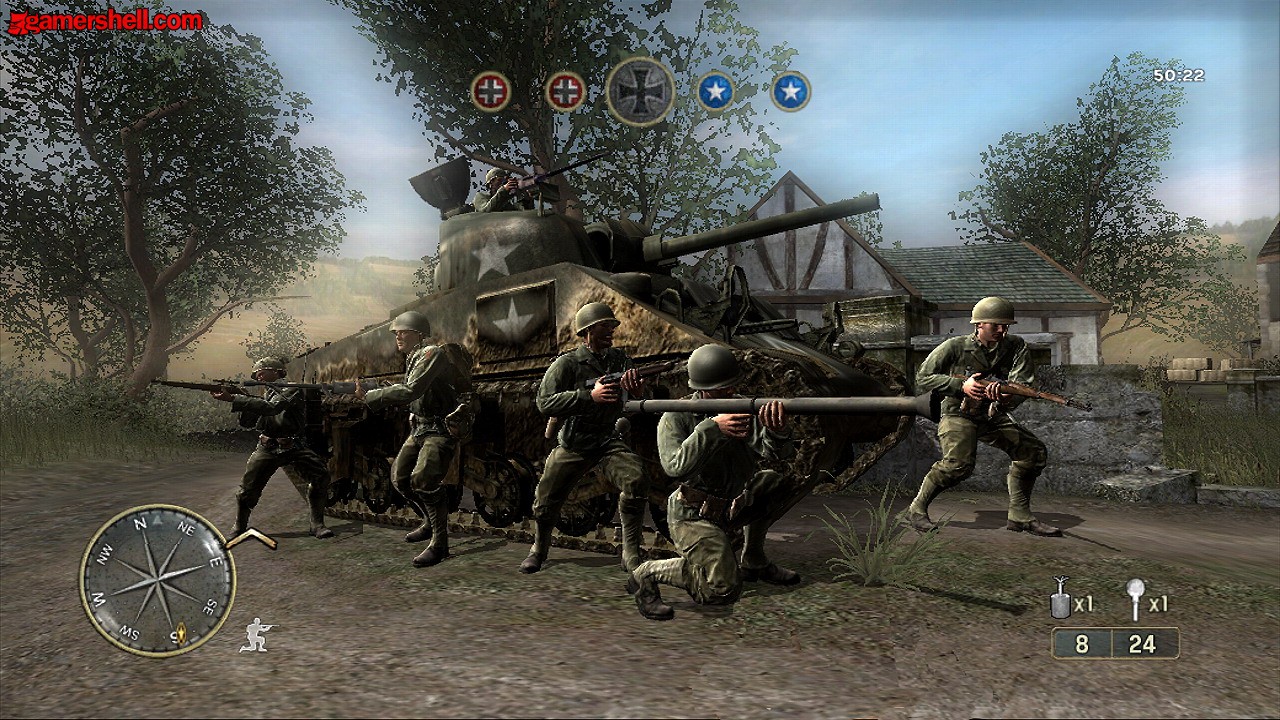Open the gamershell.com watermark link
The image size is (1280, 720).
[x=105, y=21]
